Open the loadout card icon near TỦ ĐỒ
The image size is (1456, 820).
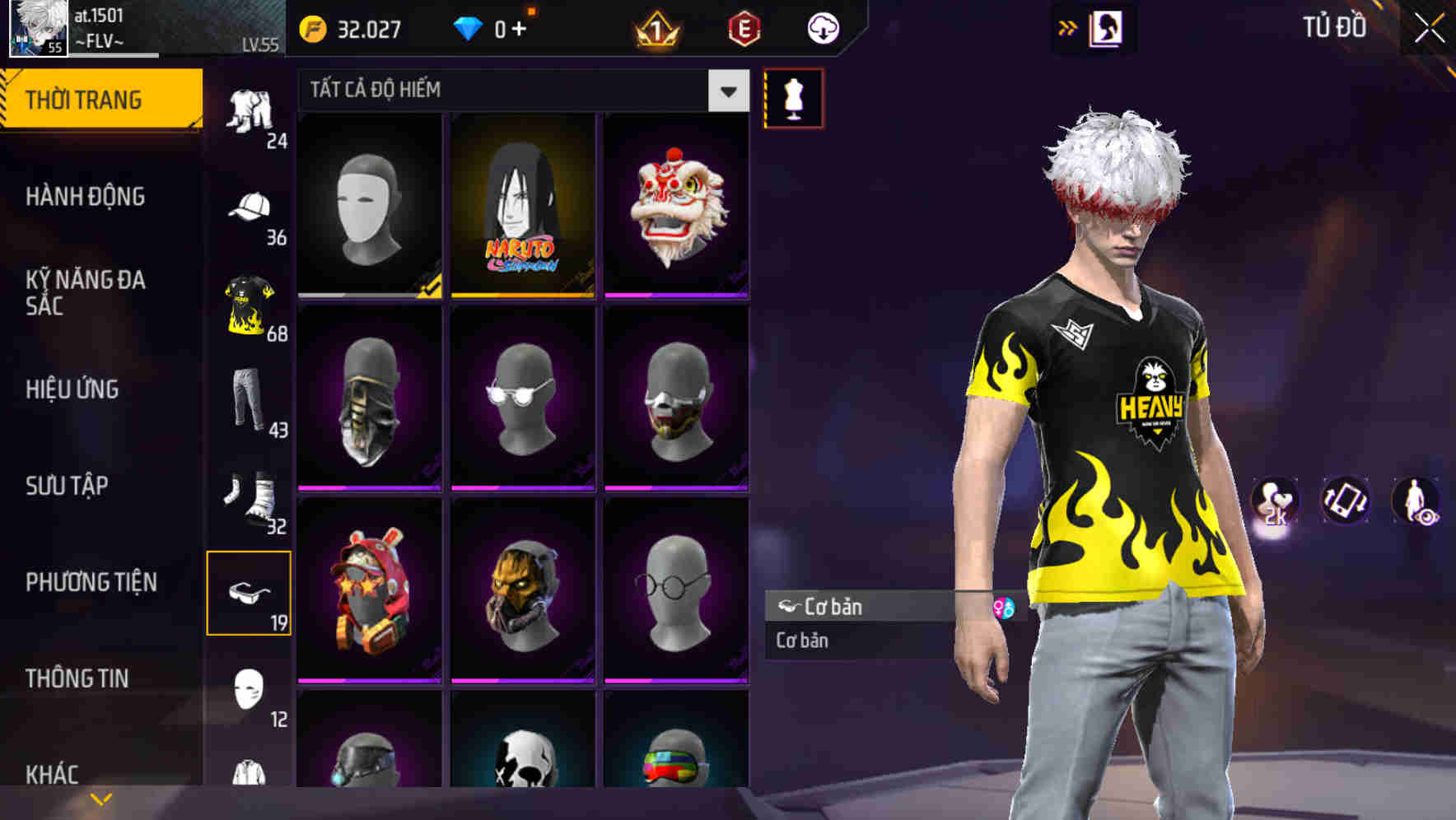pos(1108,27)
